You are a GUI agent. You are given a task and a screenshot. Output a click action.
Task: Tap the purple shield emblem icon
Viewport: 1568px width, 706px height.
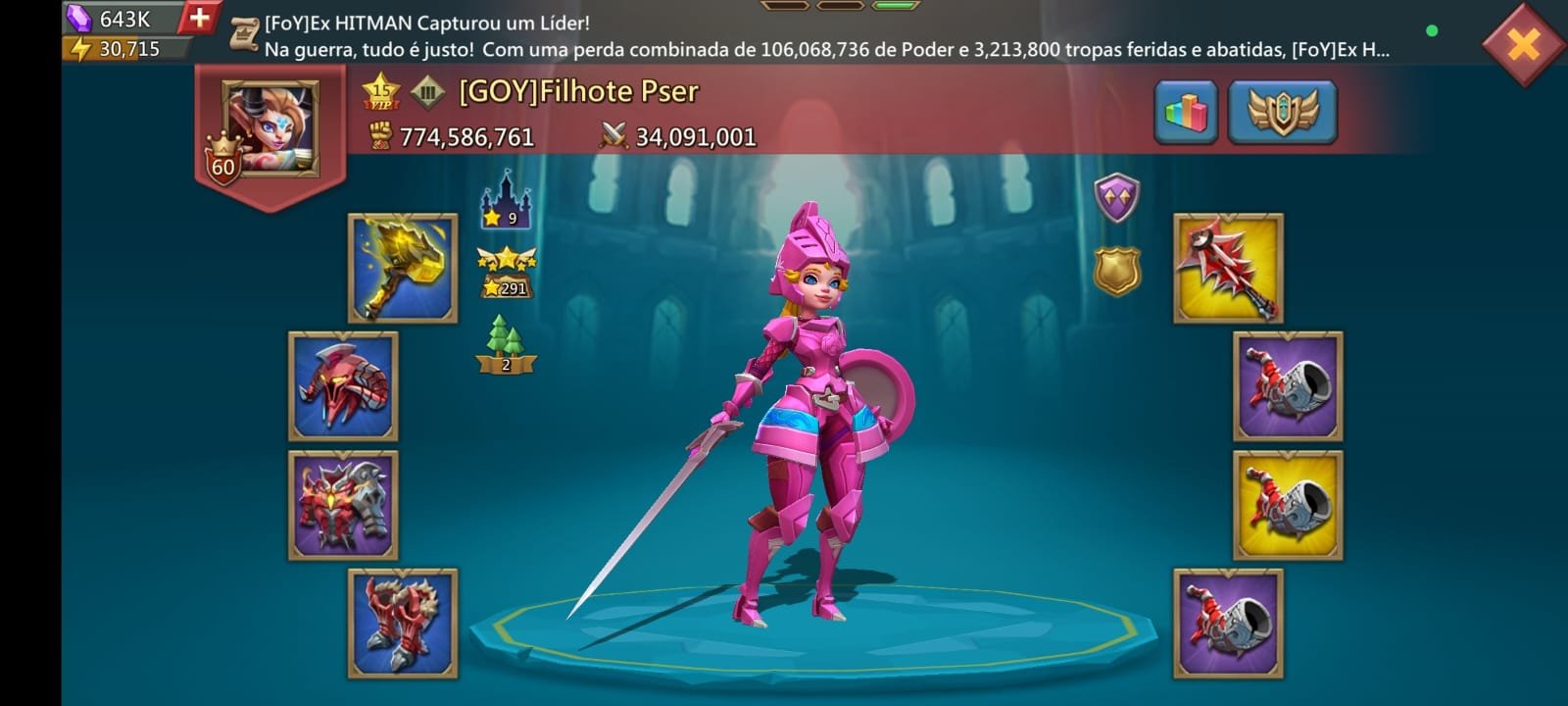1116,198
